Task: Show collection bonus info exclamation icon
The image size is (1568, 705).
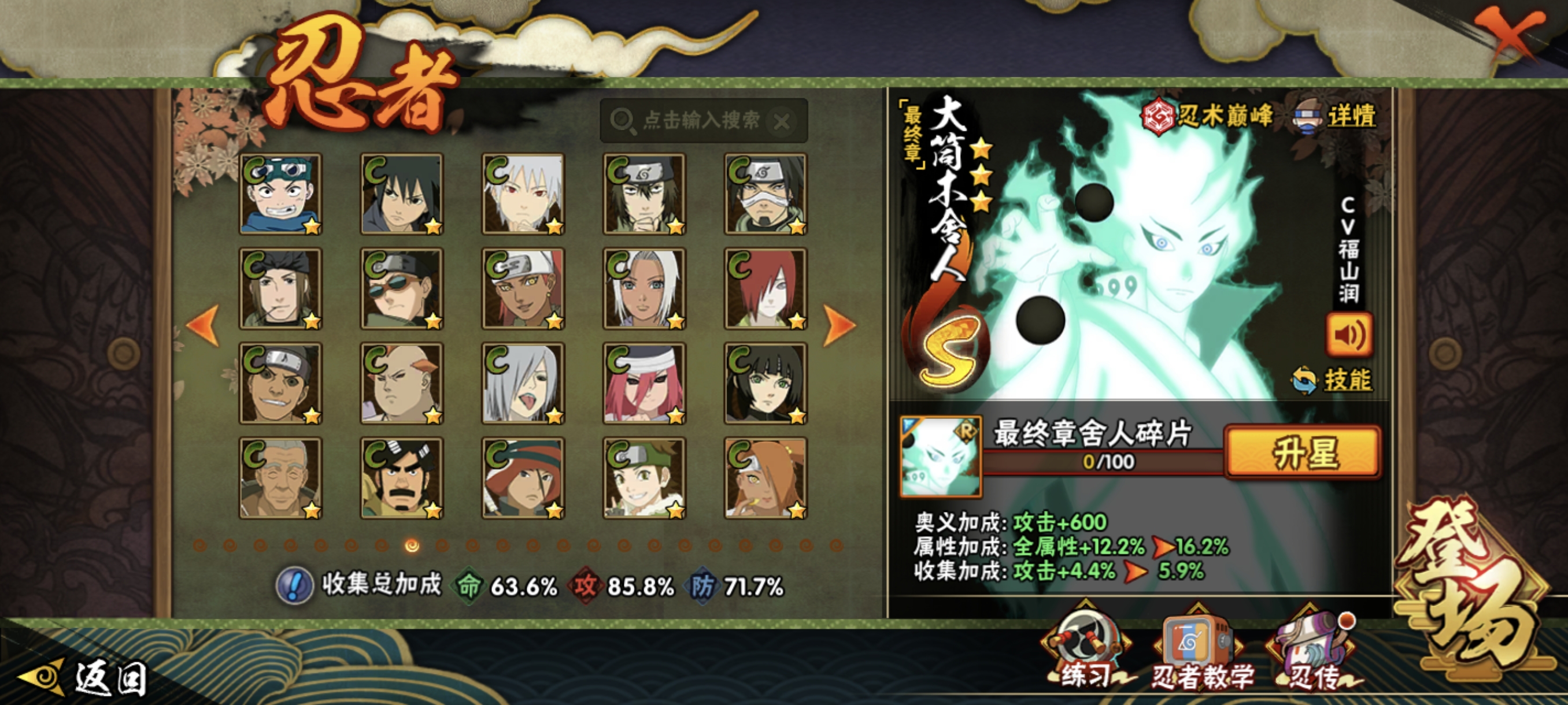Action: click(x=295, y=585)
